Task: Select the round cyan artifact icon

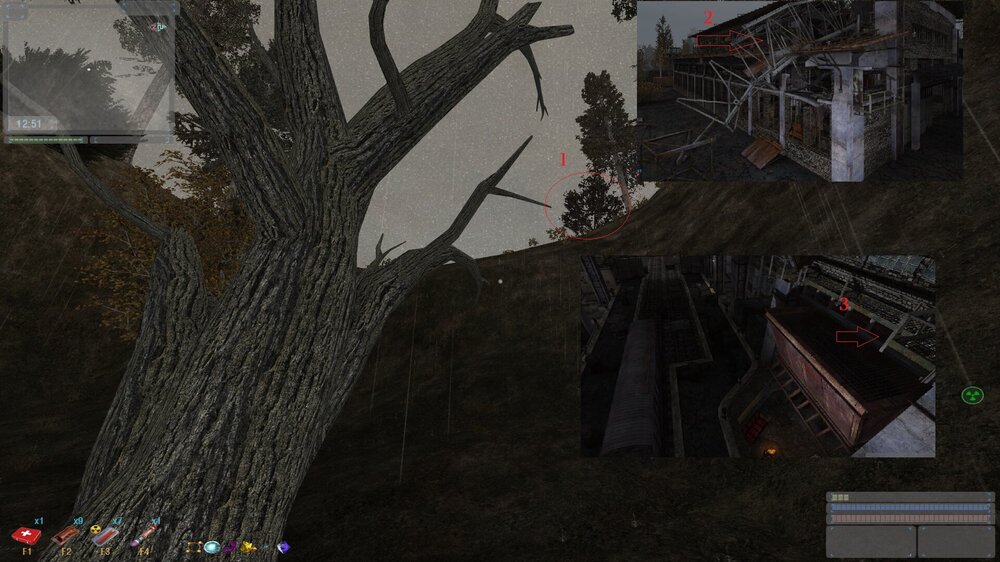Action: point(212,547)
